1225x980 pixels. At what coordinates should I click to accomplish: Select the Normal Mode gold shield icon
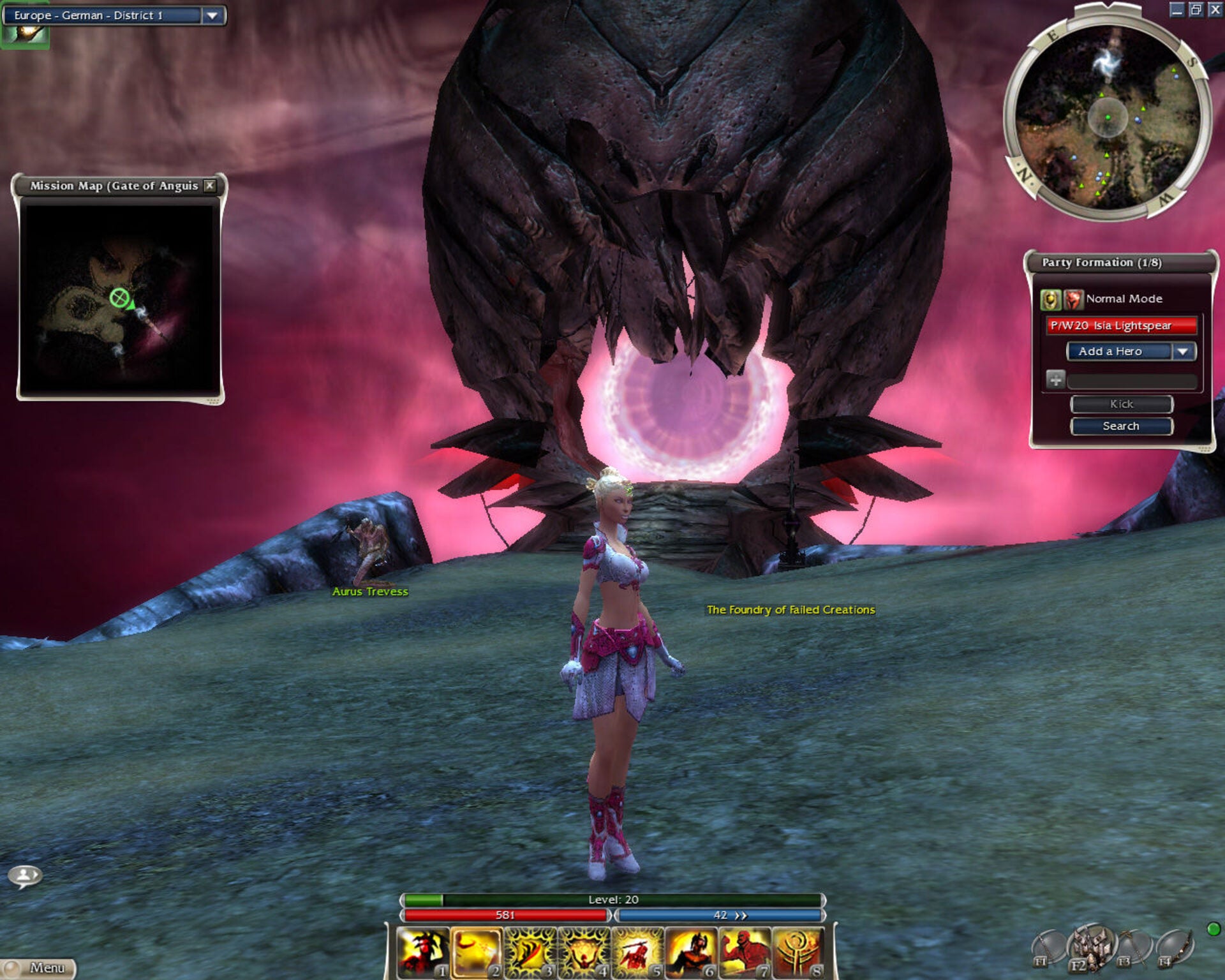point(1050,299)
